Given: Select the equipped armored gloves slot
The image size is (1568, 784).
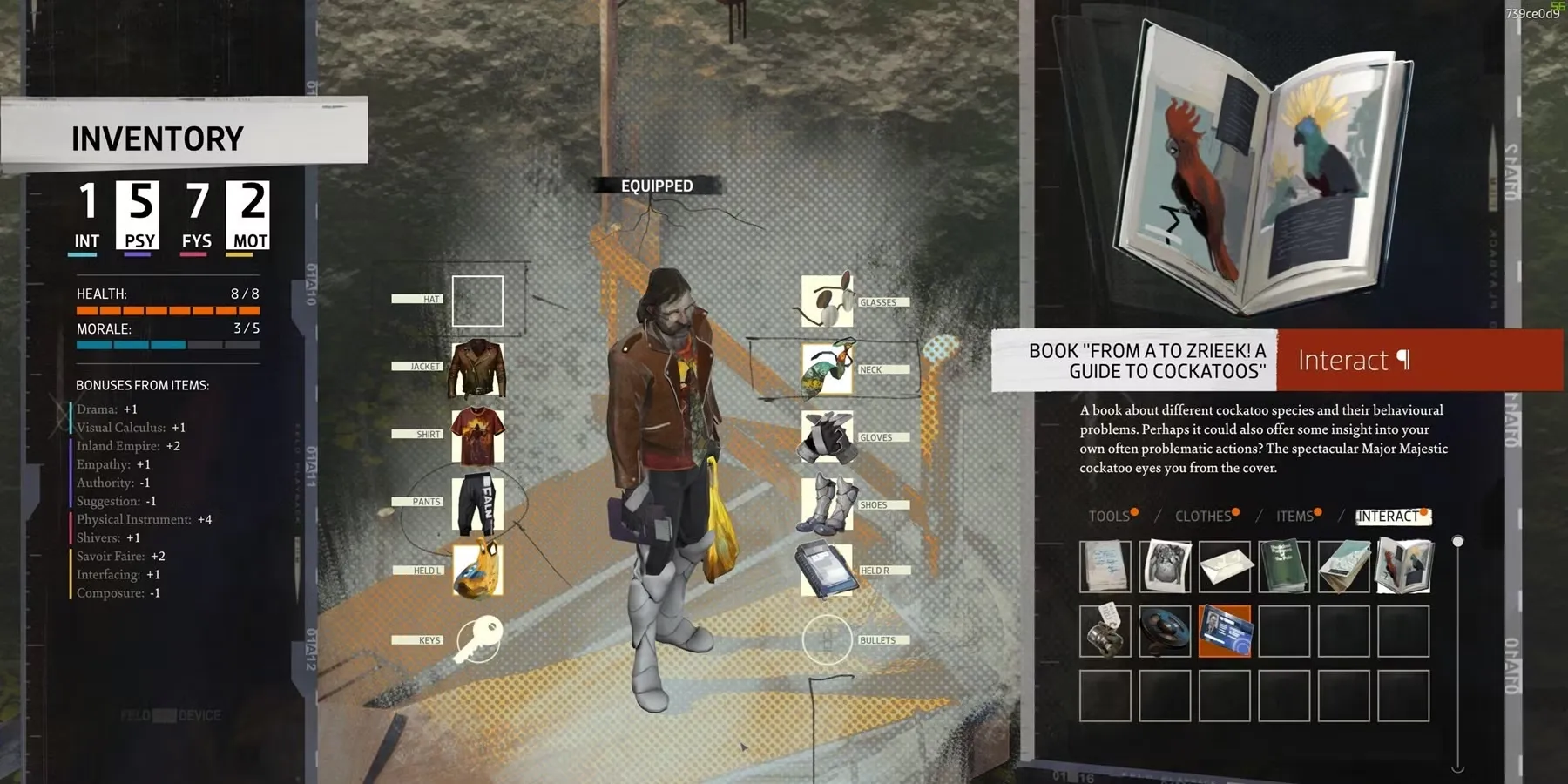Looking at the screenshot, I should pos(827,436).
